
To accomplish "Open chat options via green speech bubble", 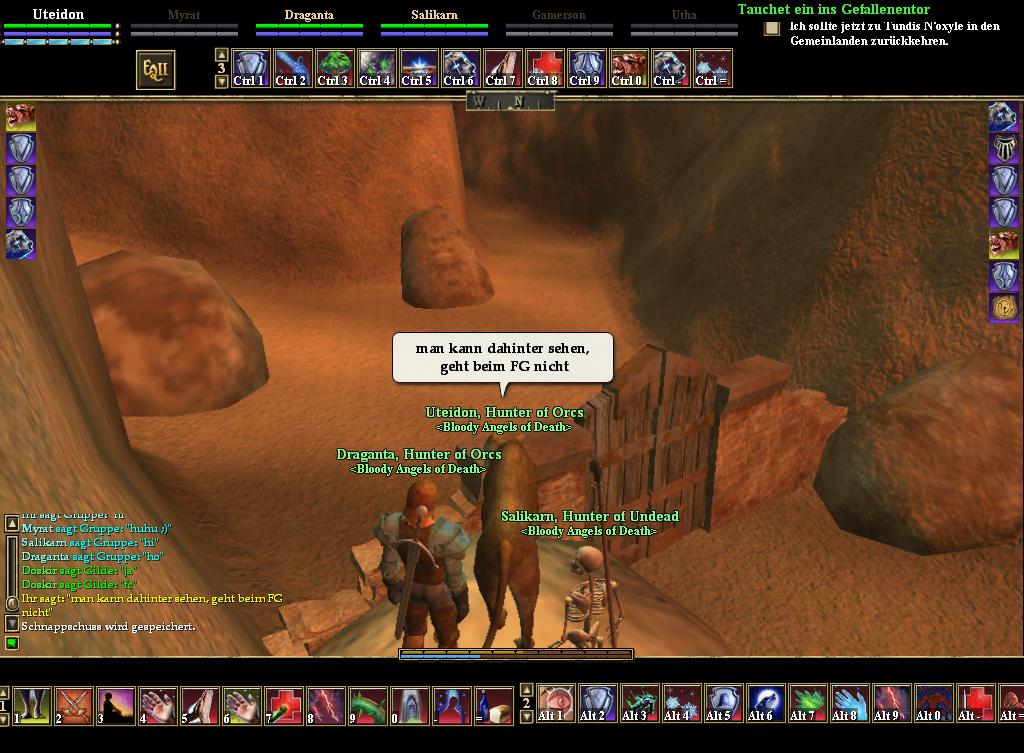I will (x=12, y=643).
